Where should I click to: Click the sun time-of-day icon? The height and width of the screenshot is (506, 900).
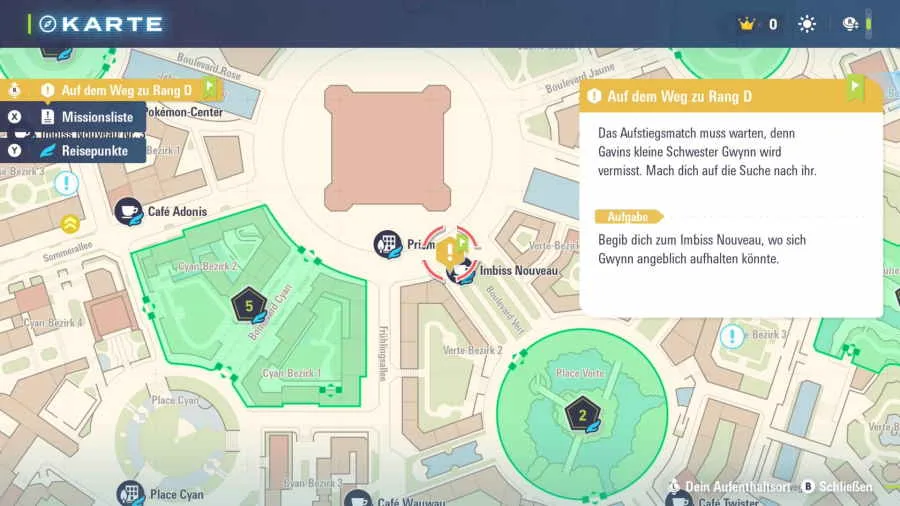coord(807,24)
